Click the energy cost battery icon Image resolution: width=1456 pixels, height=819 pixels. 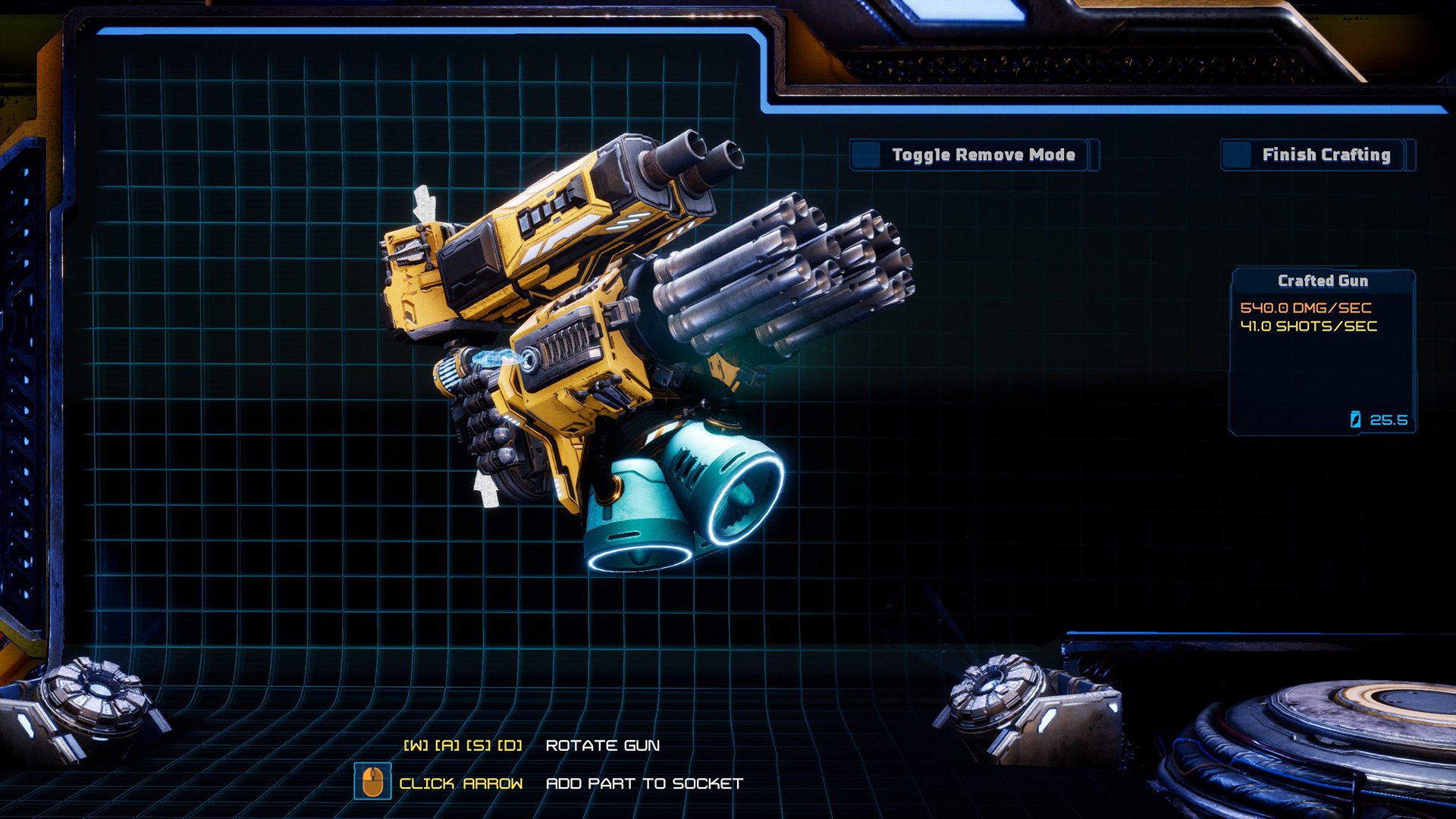tap(1354, 420)
